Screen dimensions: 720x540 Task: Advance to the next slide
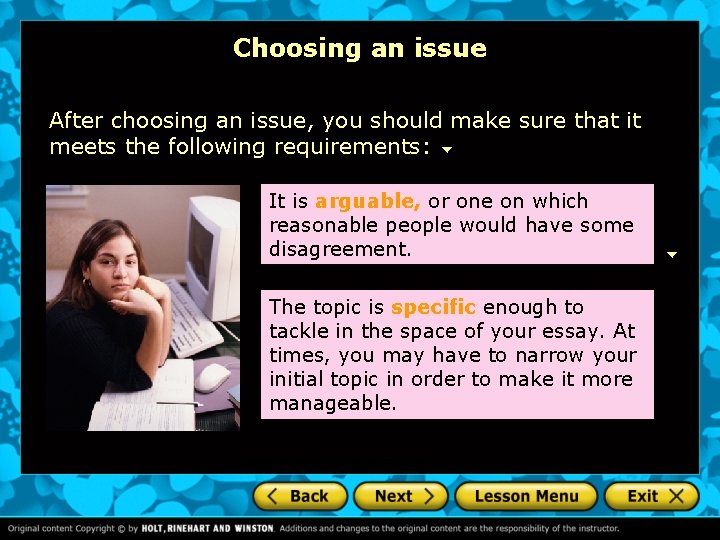(401, 496)
